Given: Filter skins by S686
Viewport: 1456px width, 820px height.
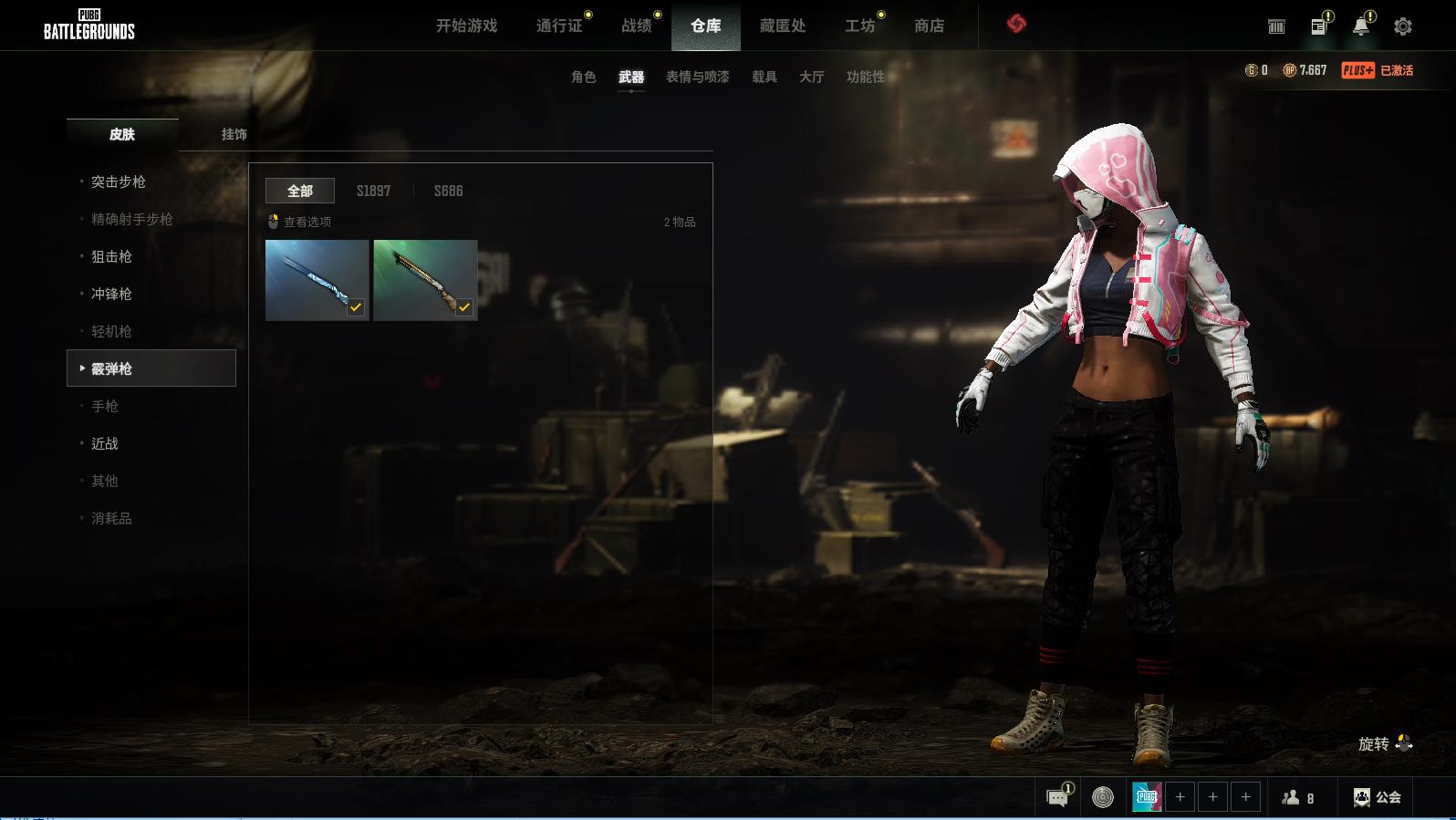Looking at the screenshot, I should (x=448, y=191).
